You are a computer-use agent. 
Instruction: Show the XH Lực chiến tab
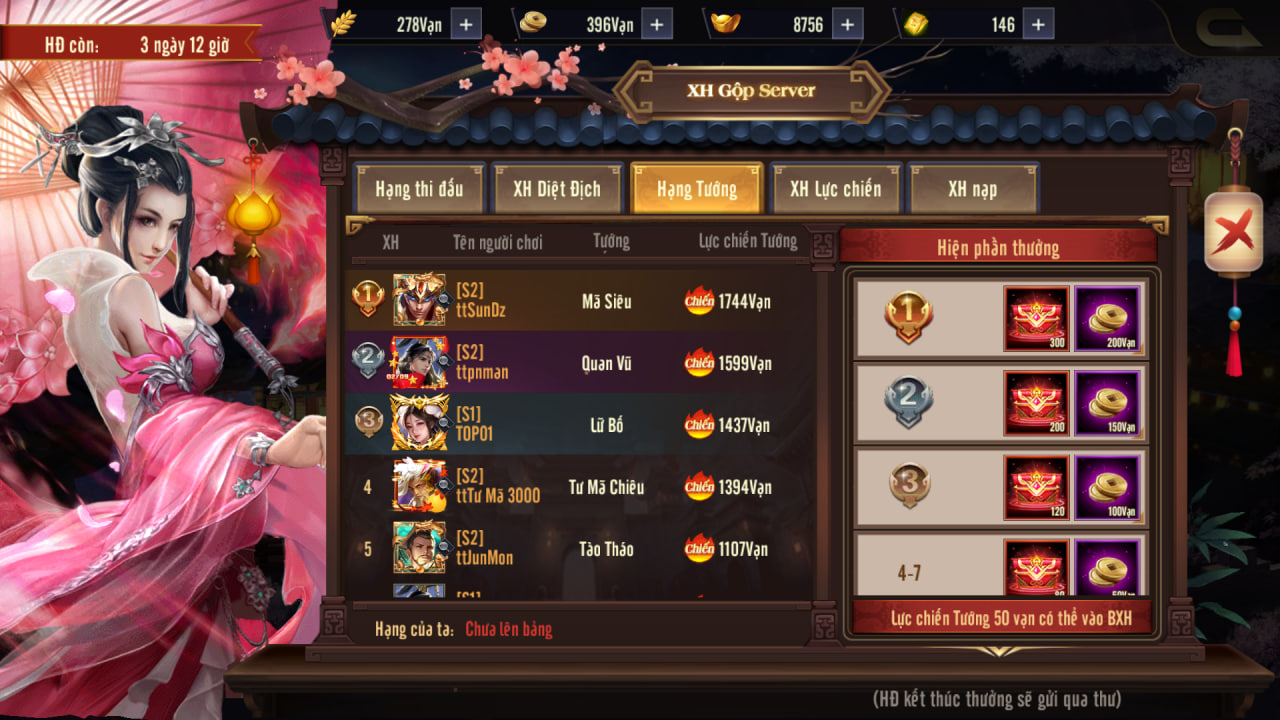tap(836, 189)
